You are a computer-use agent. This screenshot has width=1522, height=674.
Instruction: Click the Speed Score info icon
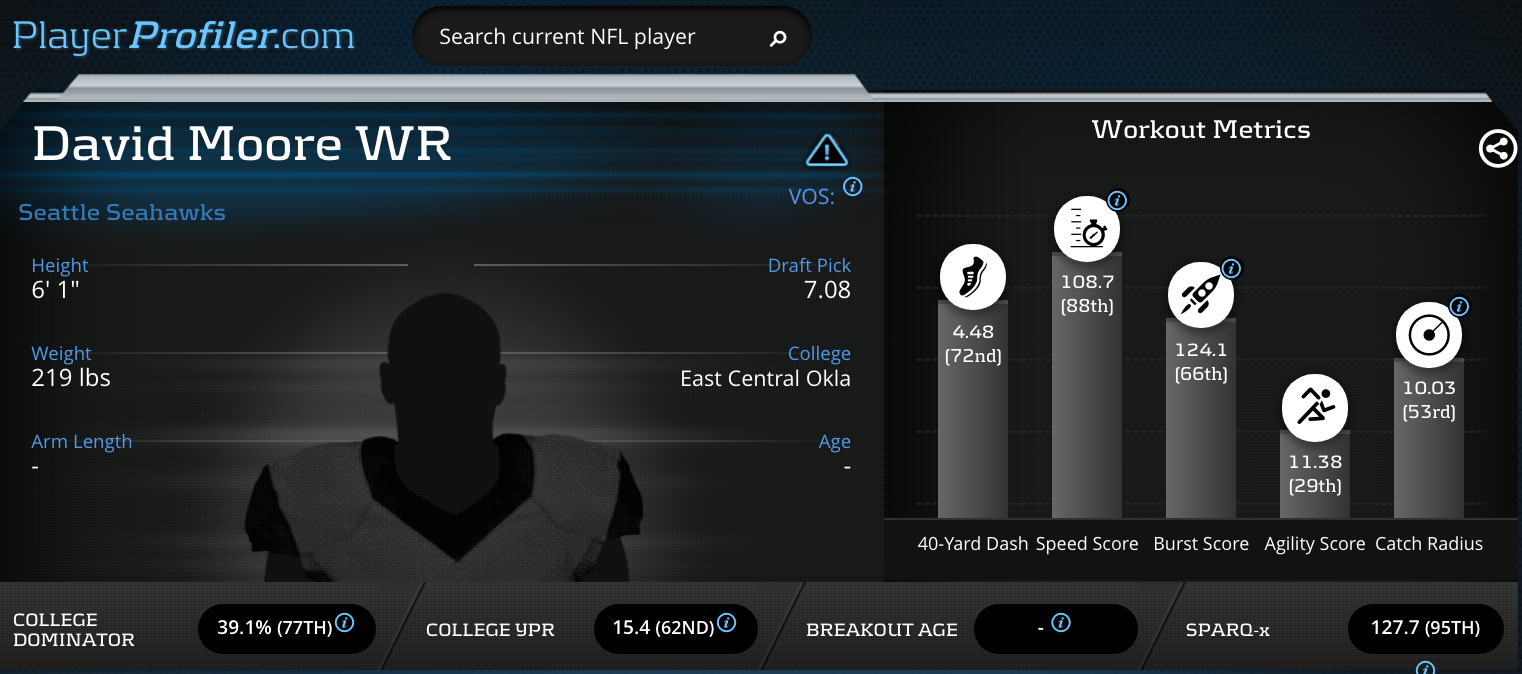point(1118,200)
